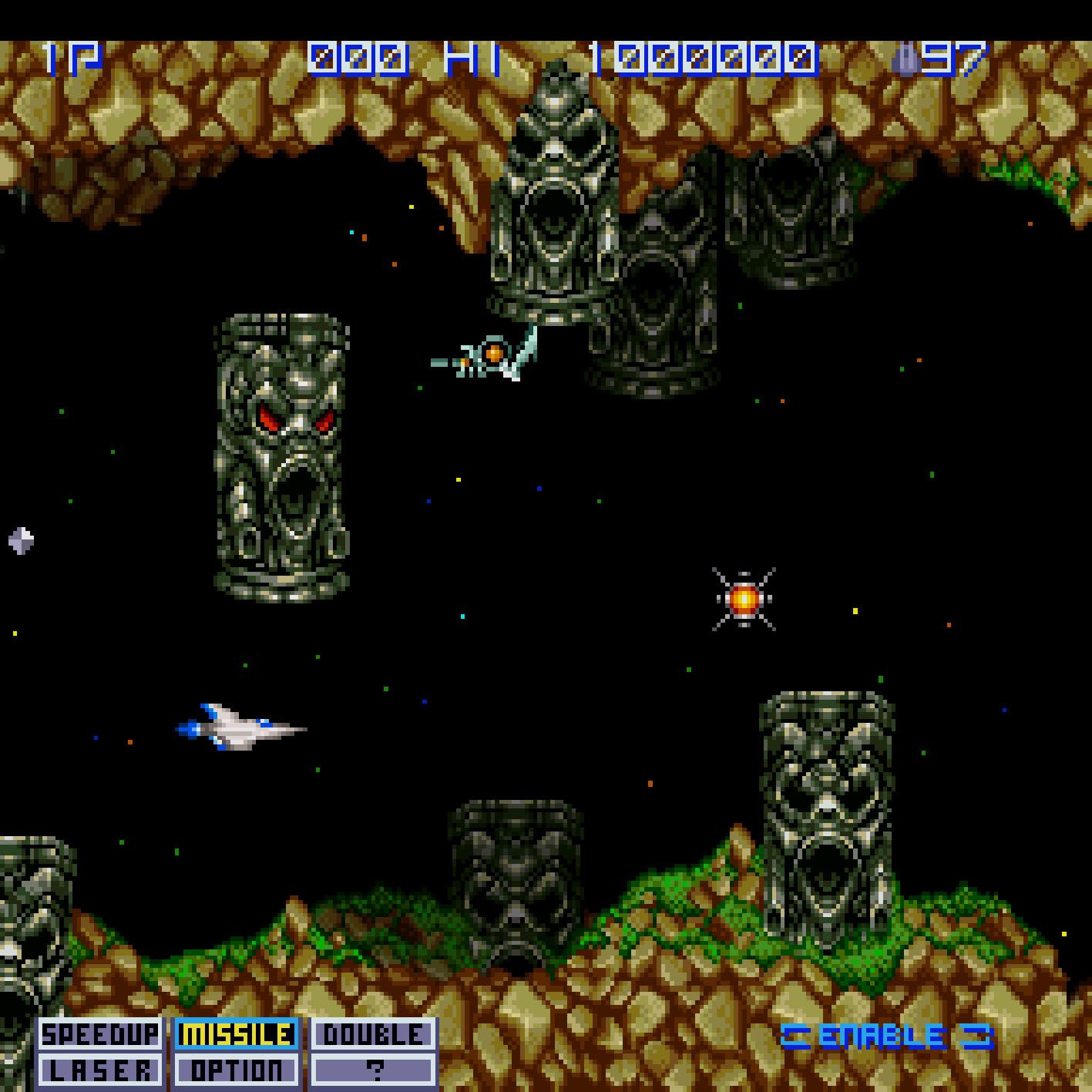Choose the DOUBLE power-up slot
The width and height of the screenshot is (1092, 1092).
(374, 1034)
